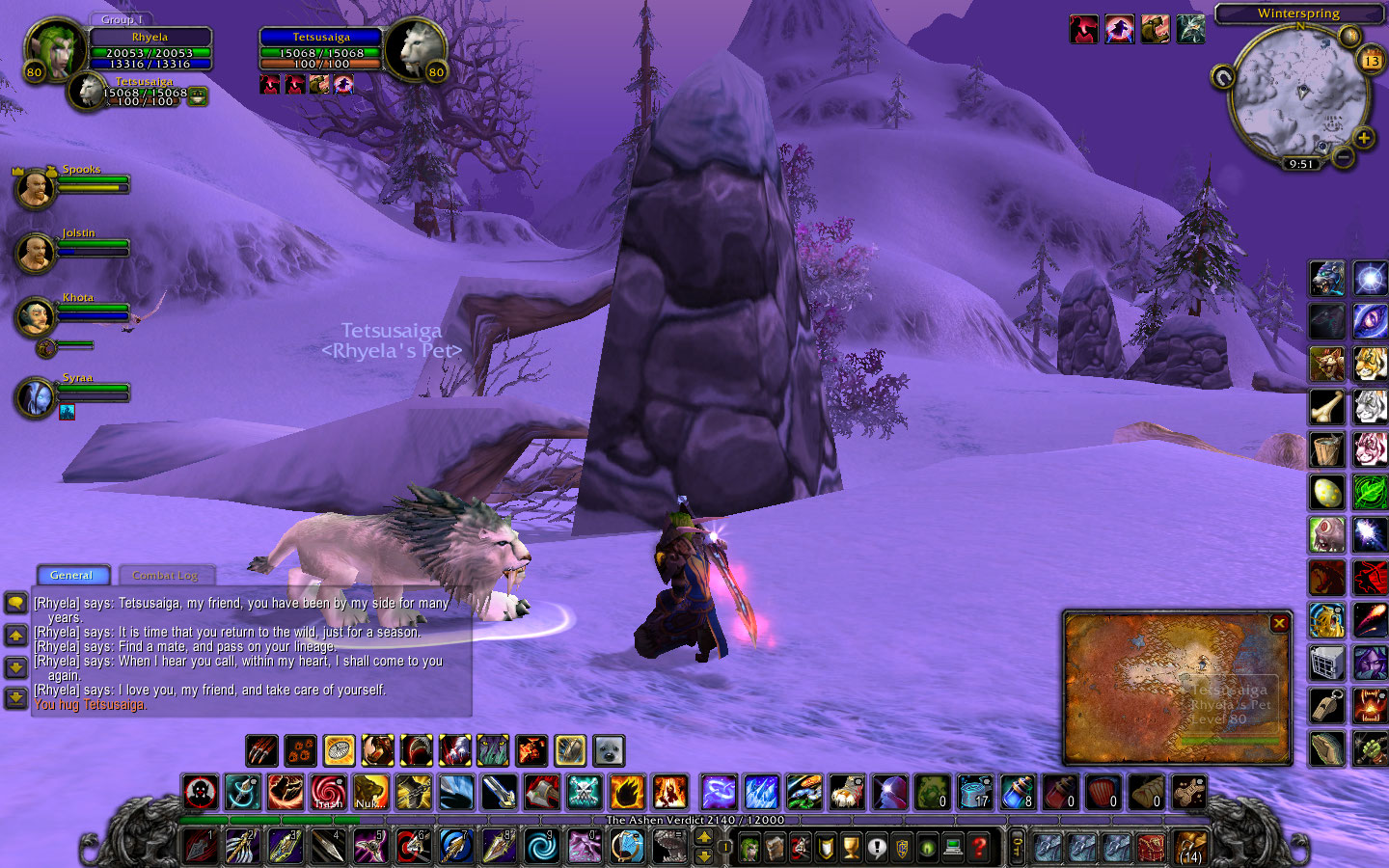Switch to the Combat Log tab
This screenshot has height=868, width=1389.
point(165,575)
